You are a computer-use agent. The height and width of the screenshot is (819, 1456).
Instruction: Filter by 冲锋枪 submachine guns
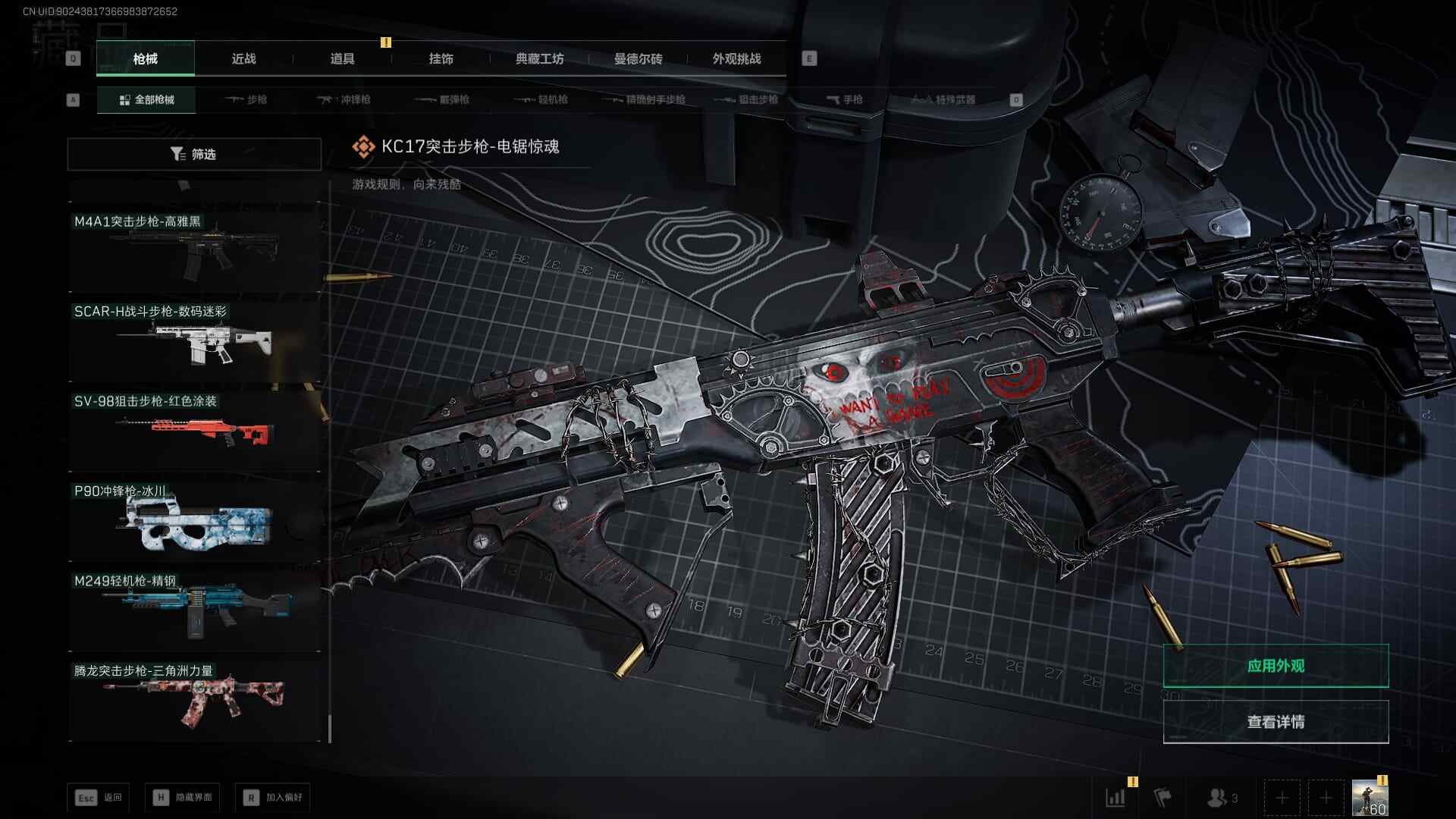[344, 99]
